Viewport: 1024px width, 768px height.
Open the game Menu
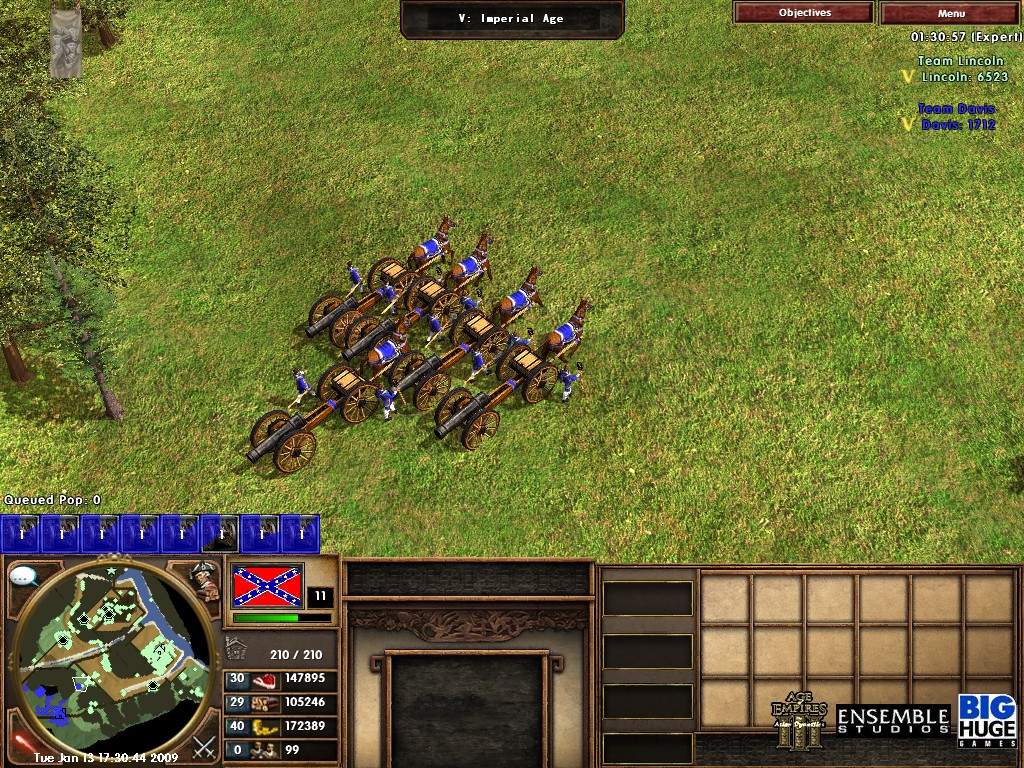(951, 13)
